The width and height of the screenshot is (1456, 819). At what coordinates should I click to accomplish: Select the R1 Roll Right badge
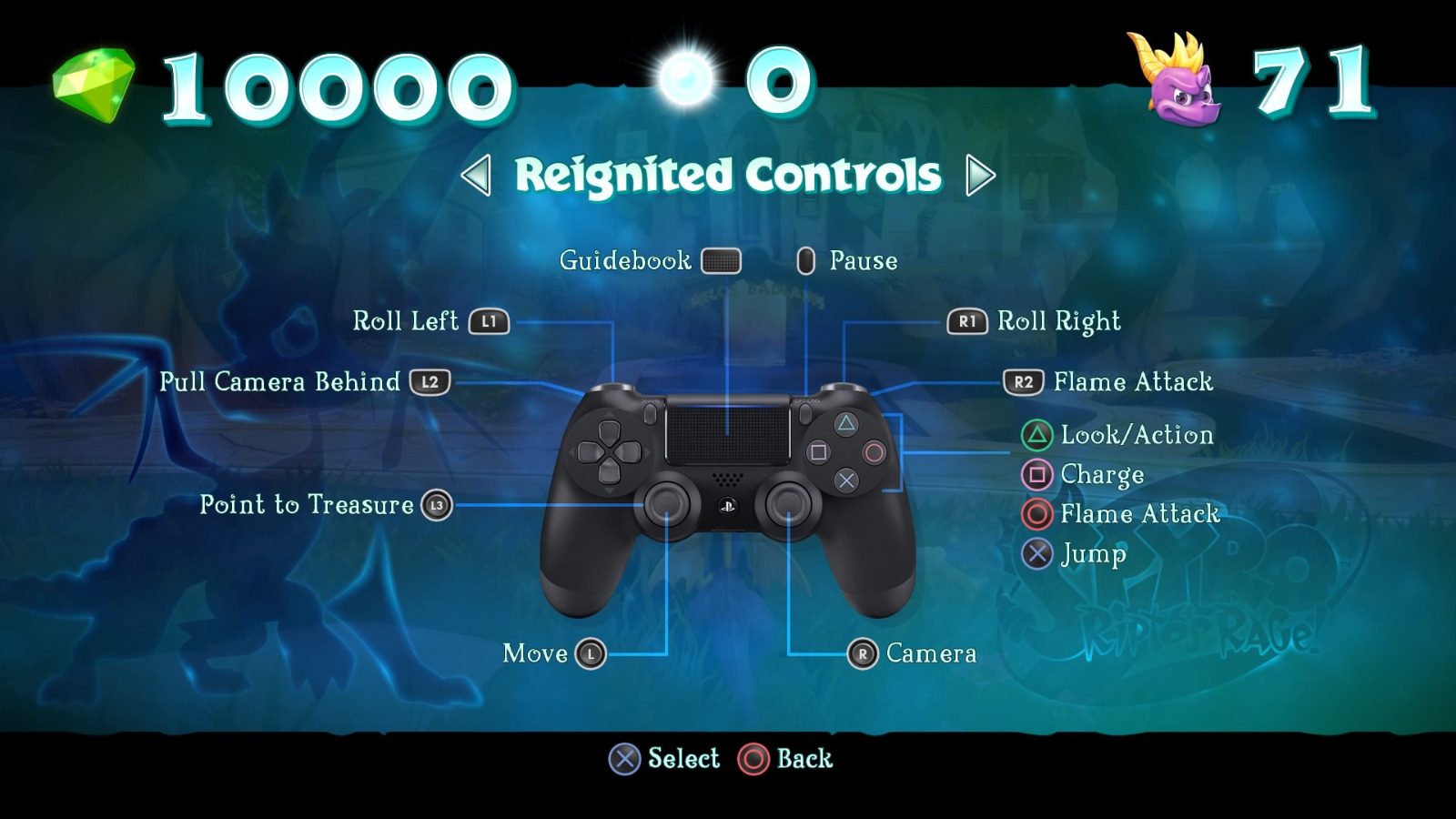click(x=968, y=321)
